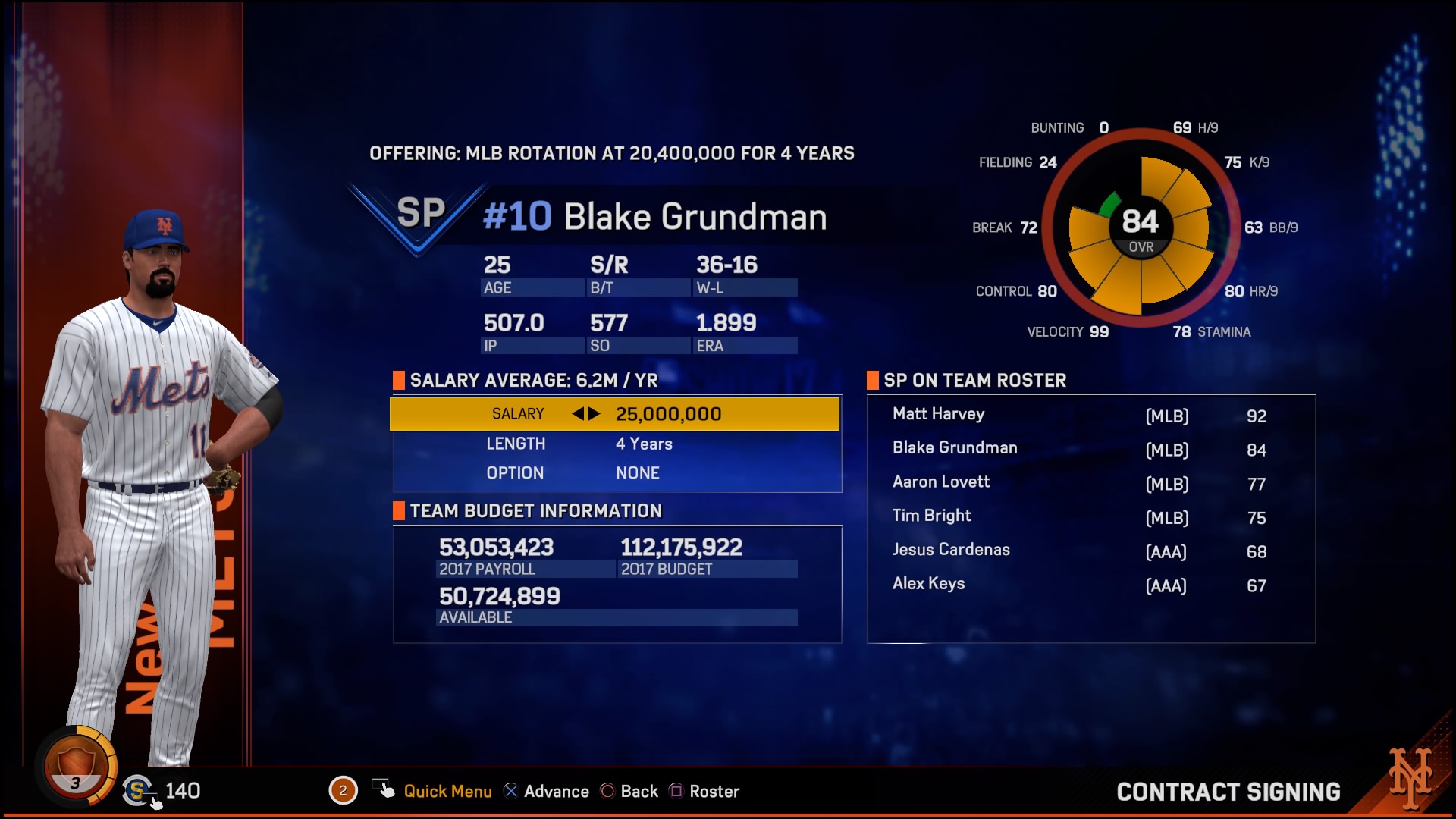Image resolution: width=1456 pixels, height=819 pixels.
Task: Select Jesus Cardenas in the SP roster
Action: (x=952, y=550)
